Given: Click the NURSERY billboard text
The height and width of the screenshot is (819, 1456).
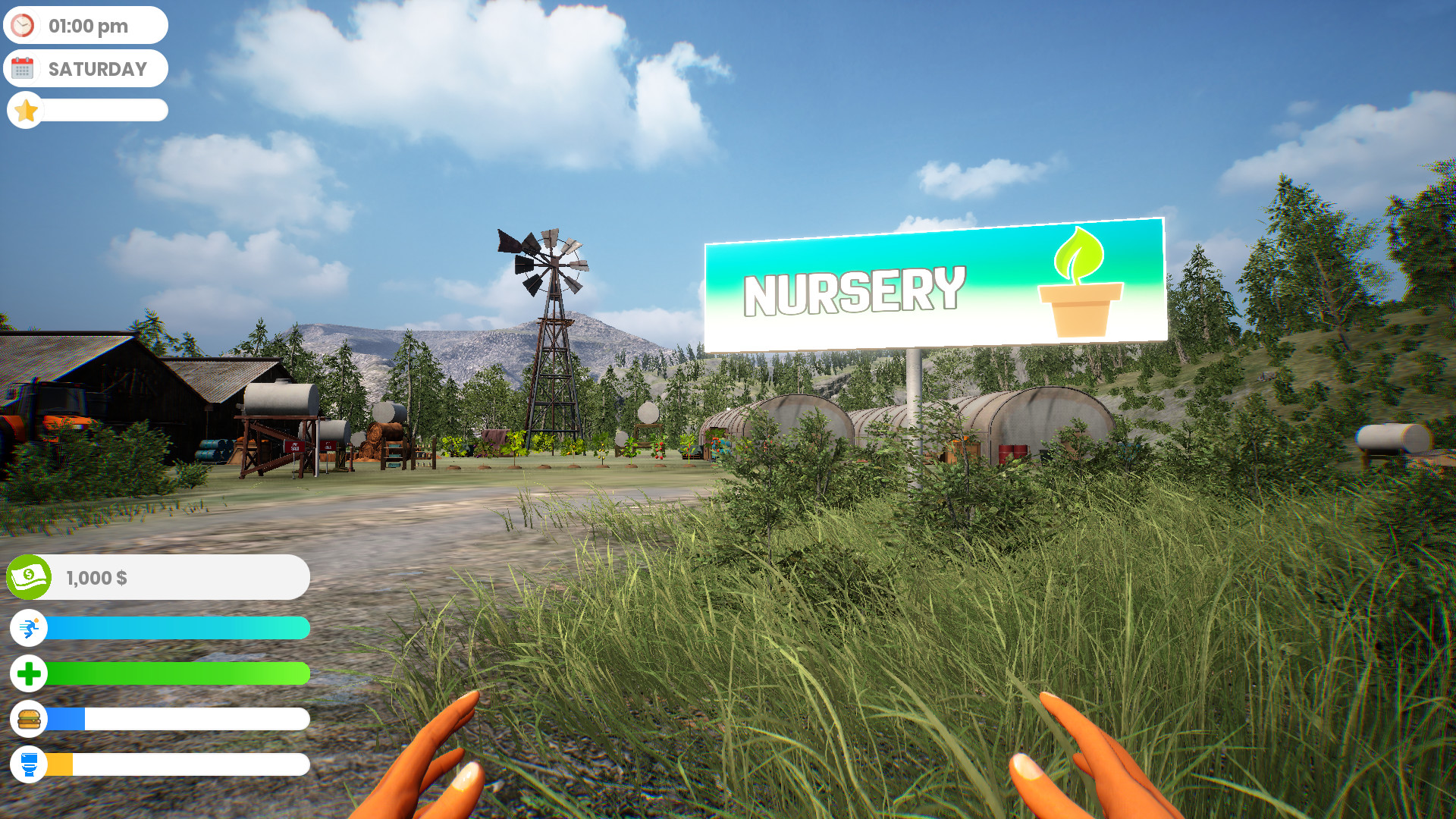Looking at the screenshot, I should pyautogui.click(x=853, y=292).
